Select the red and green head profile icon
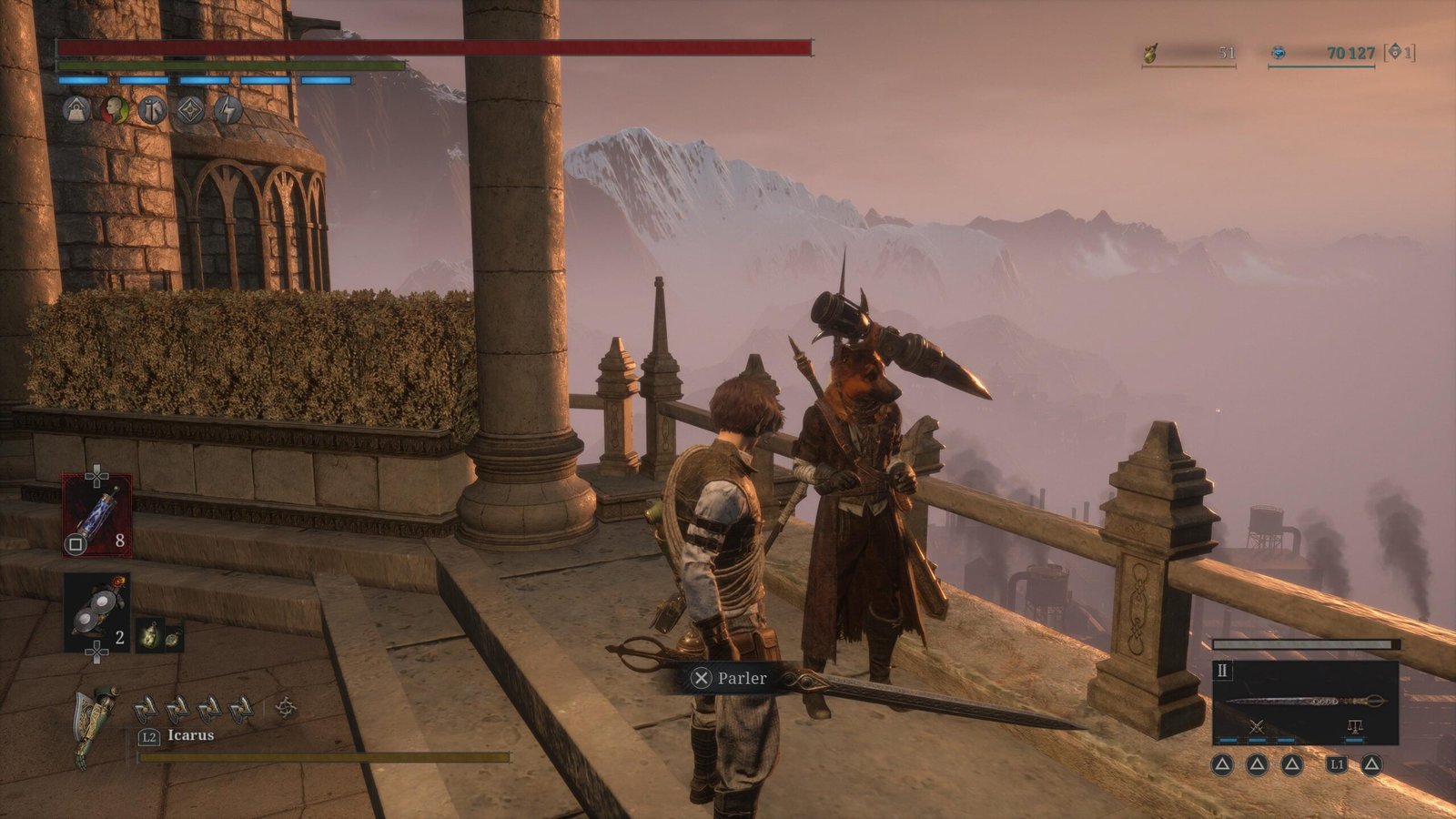This screenshot has width=1456, height=819. (x=114, y=110)
